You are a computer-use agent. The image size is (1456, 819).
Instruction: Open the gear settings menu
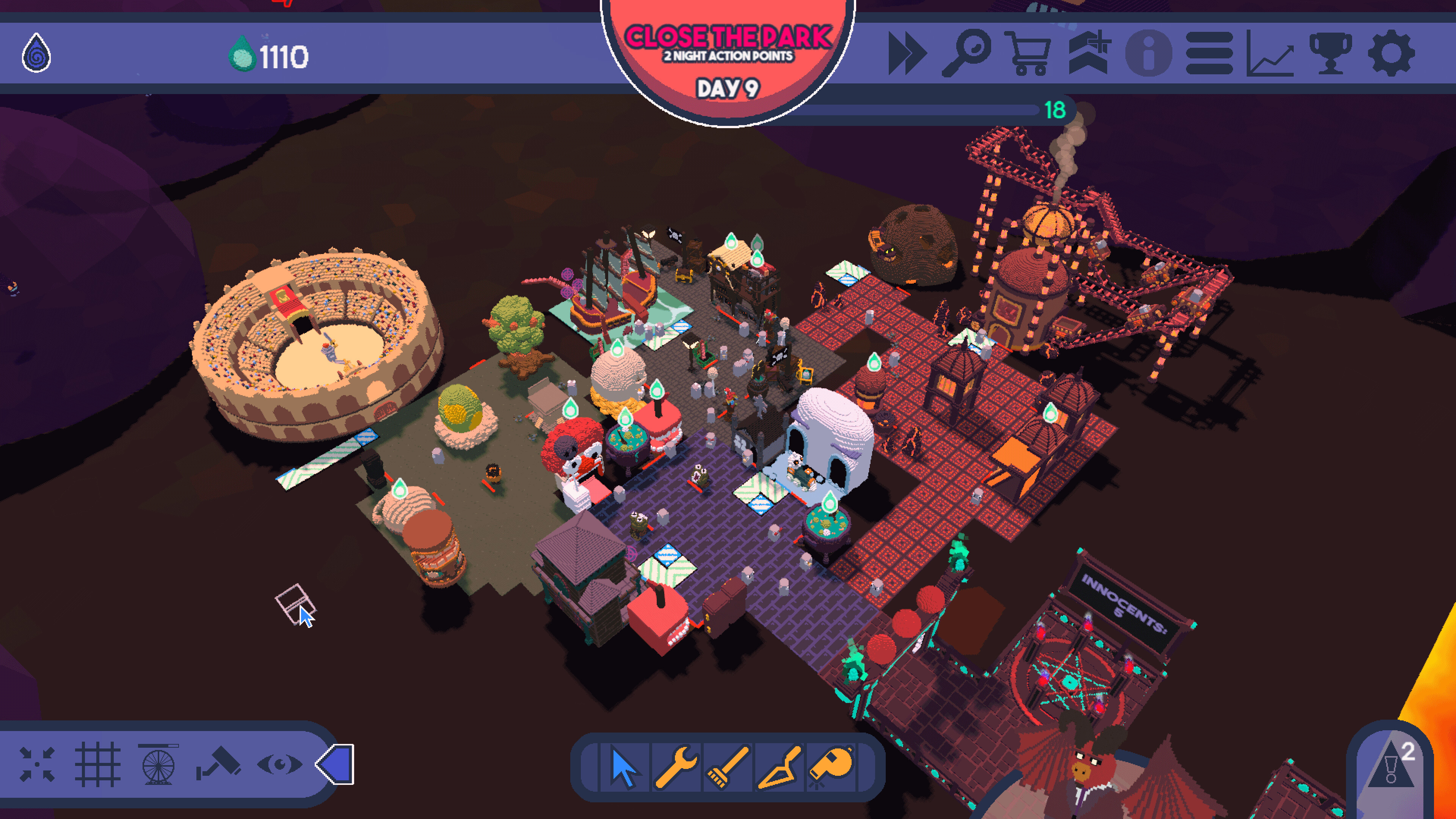pos(1391,54)
